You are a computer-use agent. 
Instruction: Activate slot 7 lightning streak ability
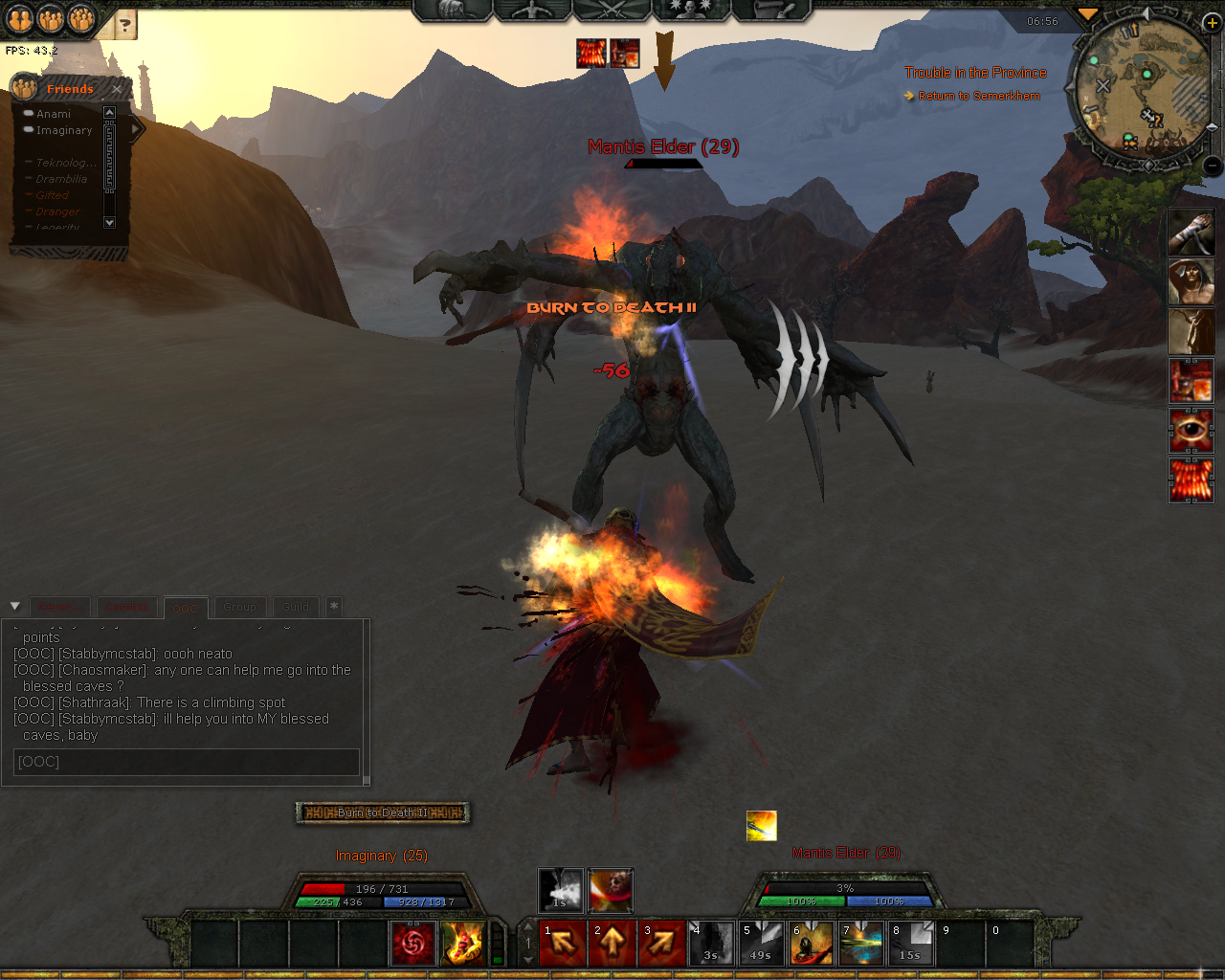861,944
